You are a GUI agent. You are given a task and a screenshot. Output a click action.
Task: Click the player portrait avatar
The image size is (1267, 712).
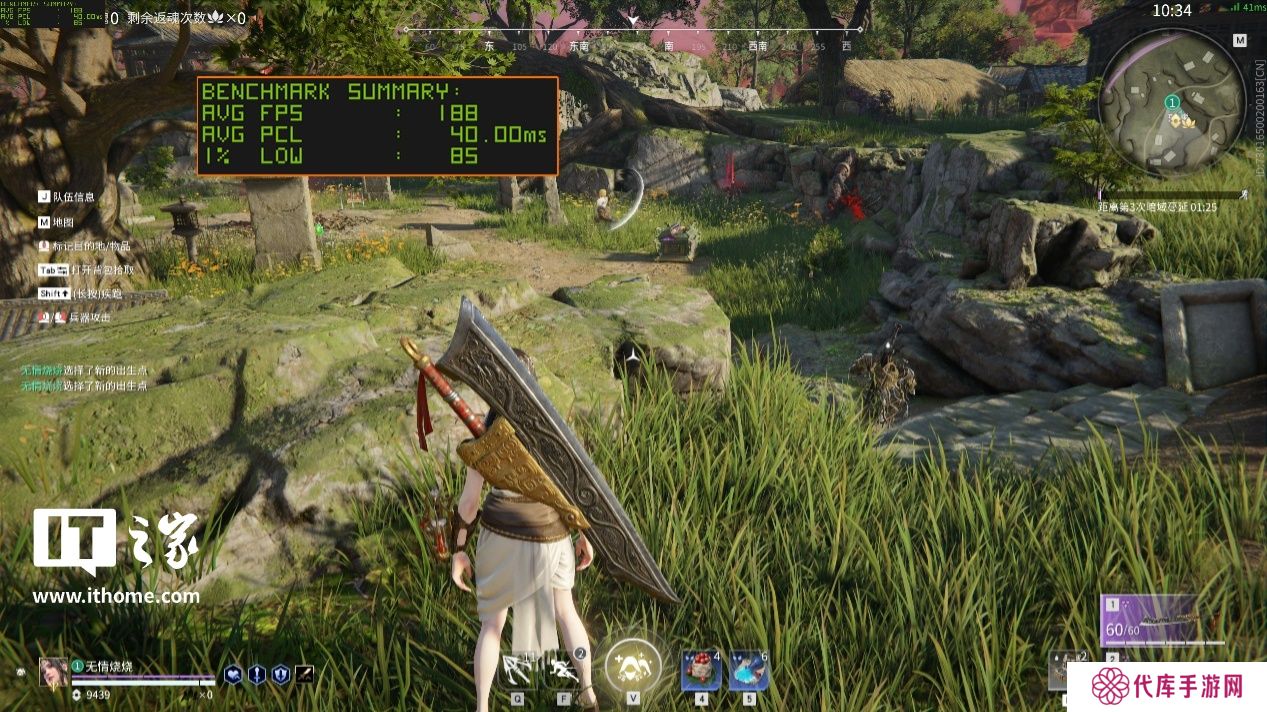[53, 672]
